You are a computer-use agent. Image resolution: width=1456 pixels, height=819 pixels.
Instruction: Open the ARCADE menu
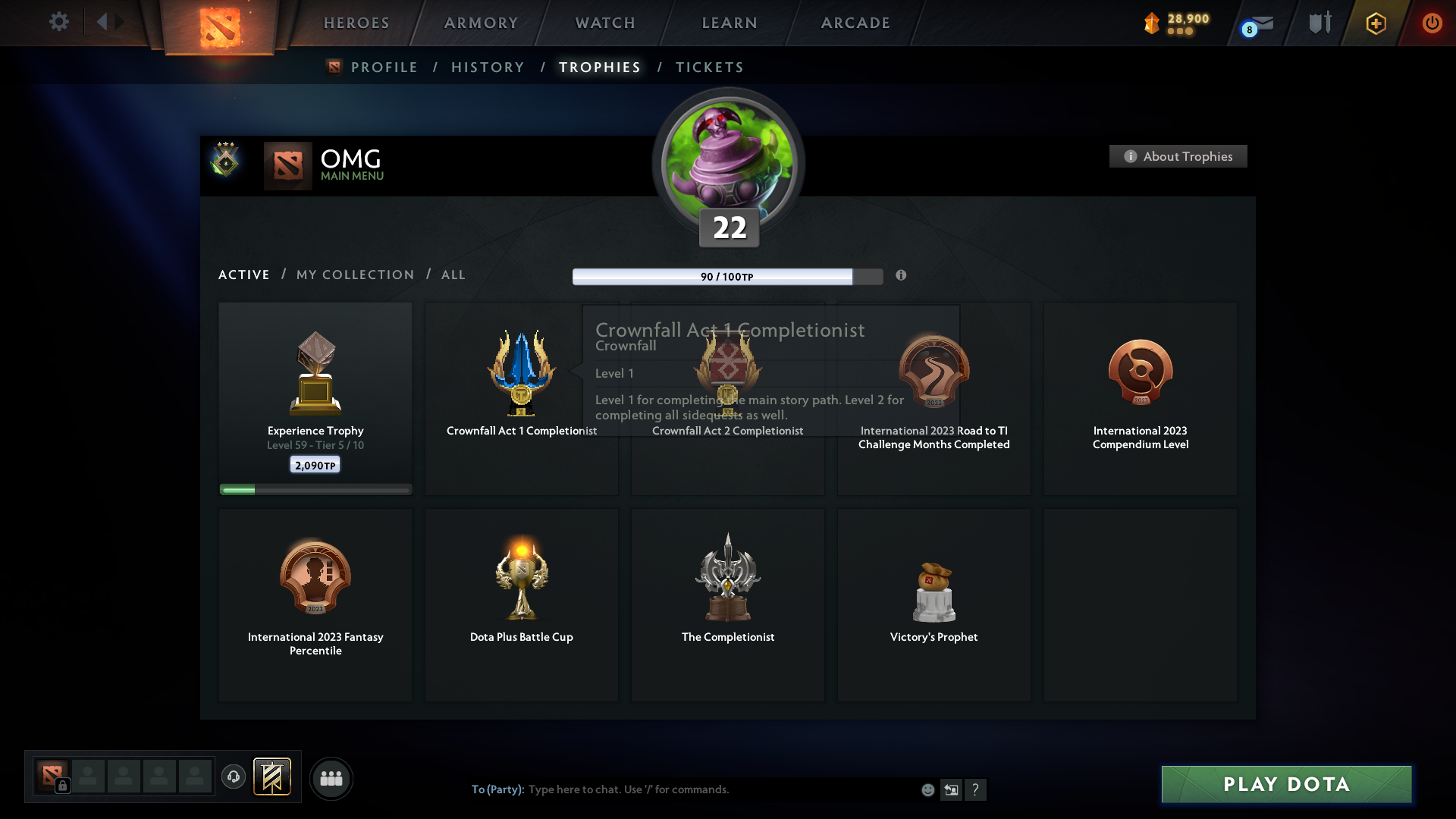coord(855,23)
